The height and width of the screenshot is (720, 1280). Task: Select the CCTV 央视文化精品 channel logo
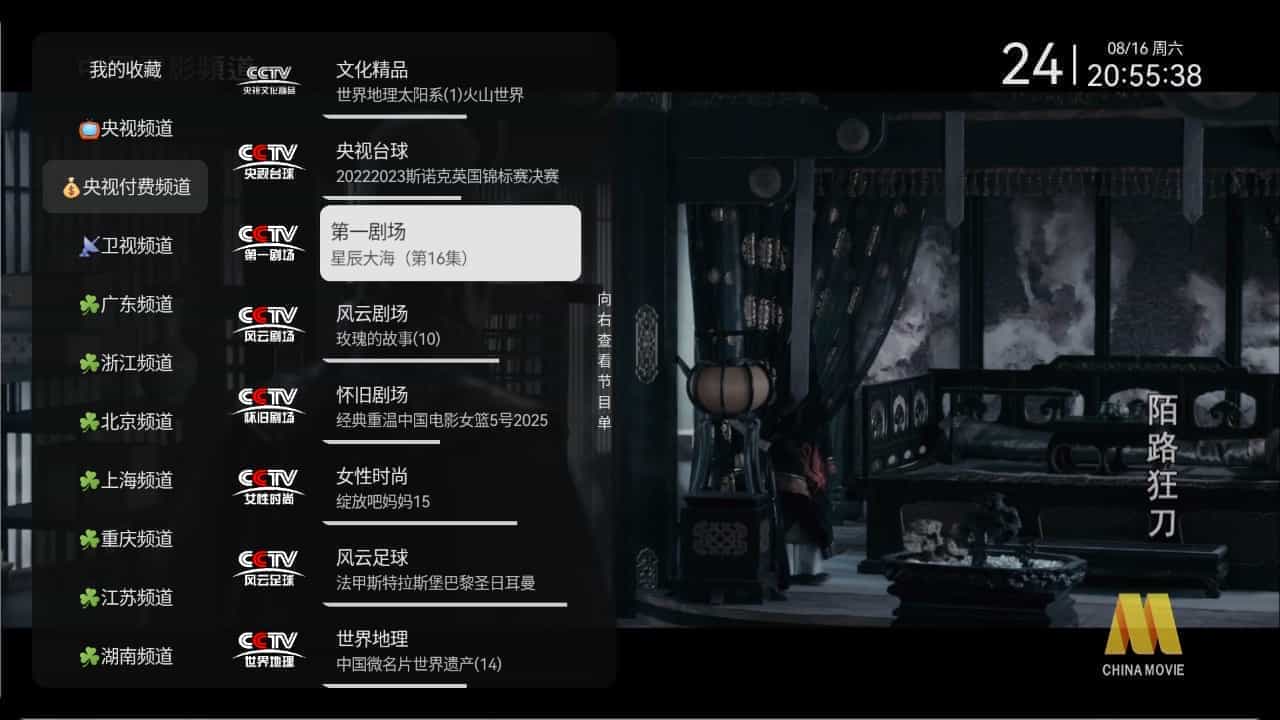(x=268, y=79)
